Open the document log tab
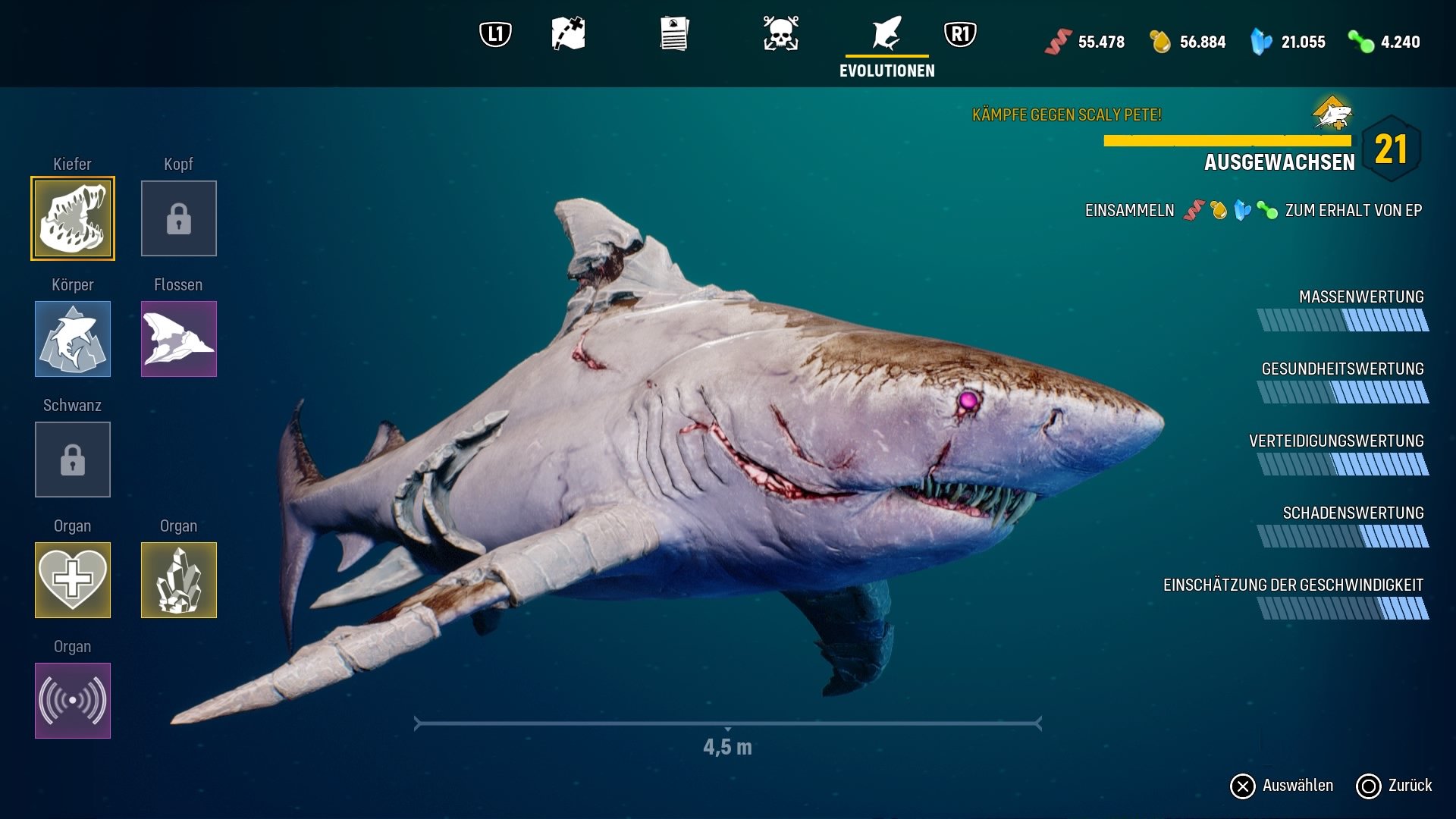The image size is (1456, 819). point(674,34)
